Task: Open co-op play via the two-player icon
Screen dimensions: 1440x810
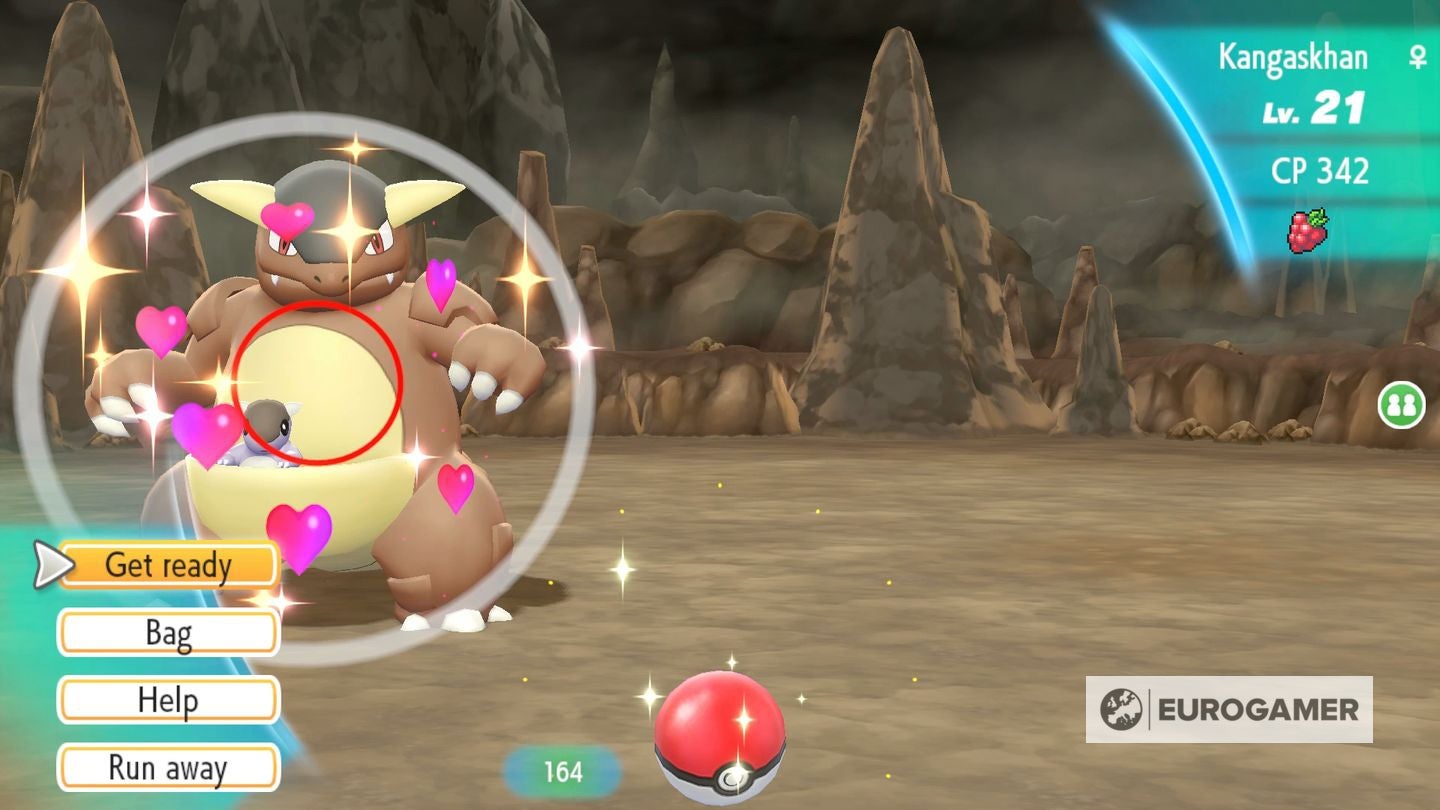Action: point(1404,406)
